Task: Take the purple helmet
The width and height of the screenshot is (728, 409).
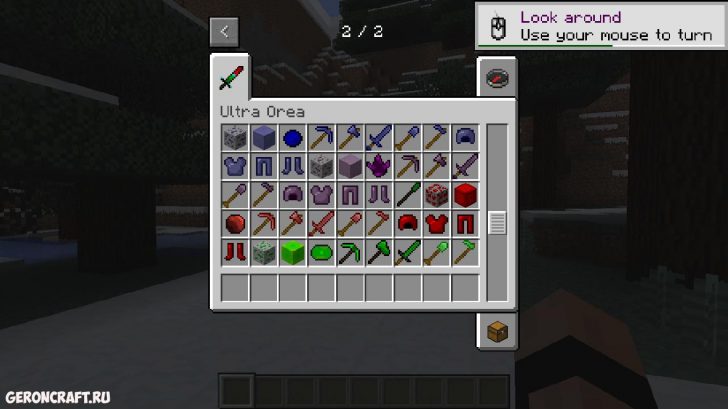Action: point(292,195)
